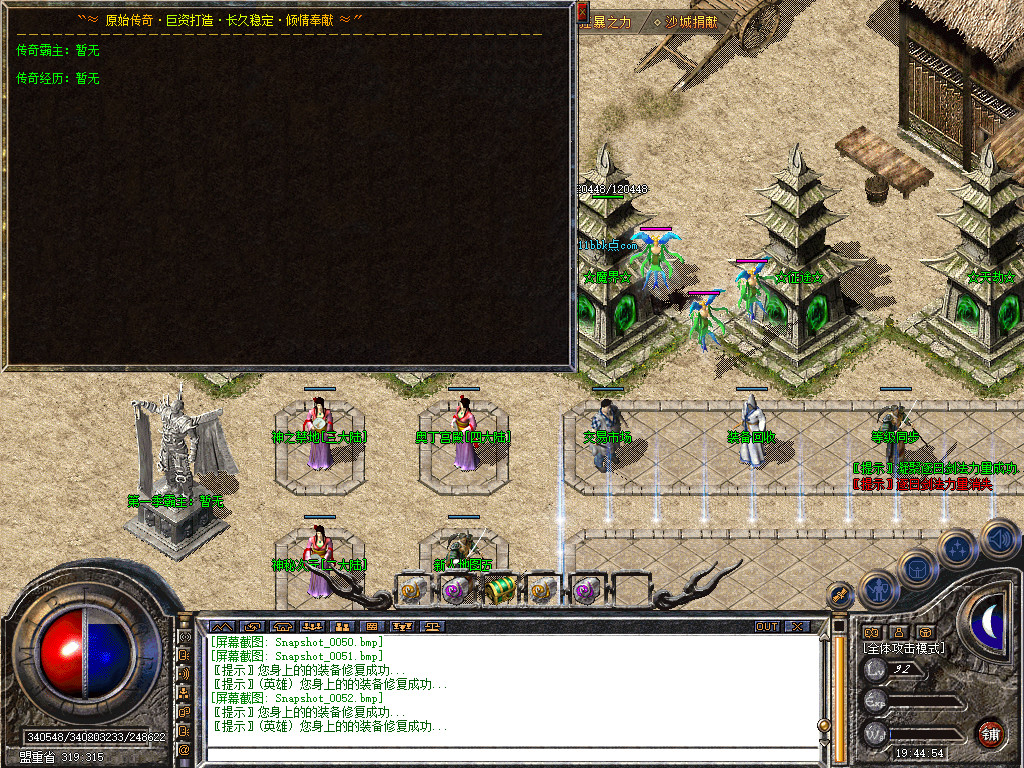1024x768 pixels.
Task: Close the server announcement panel
Action: tap(584, 12)
